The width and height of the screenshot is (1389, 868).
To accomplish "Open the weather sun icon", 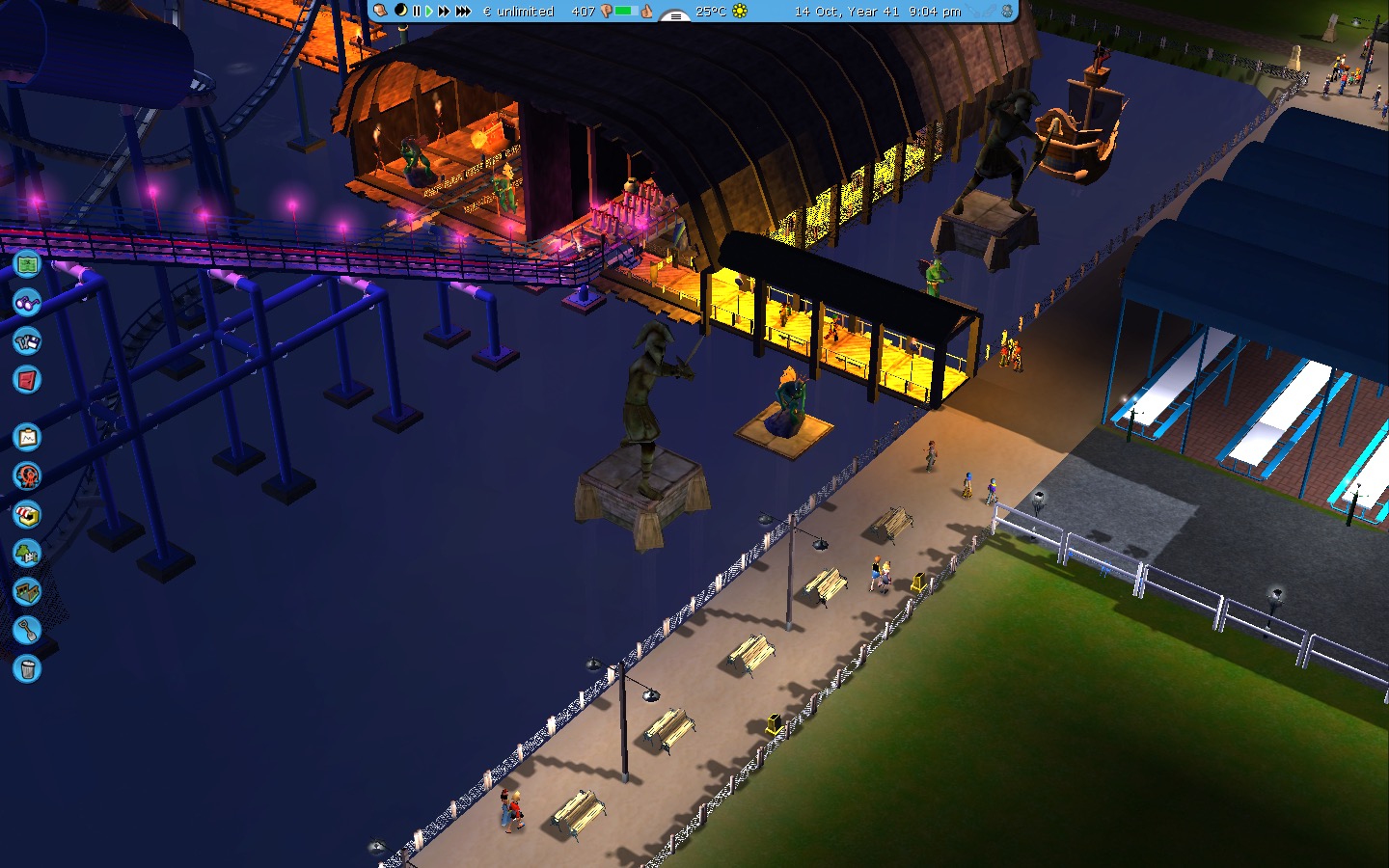I will click(x=740, y=11).
